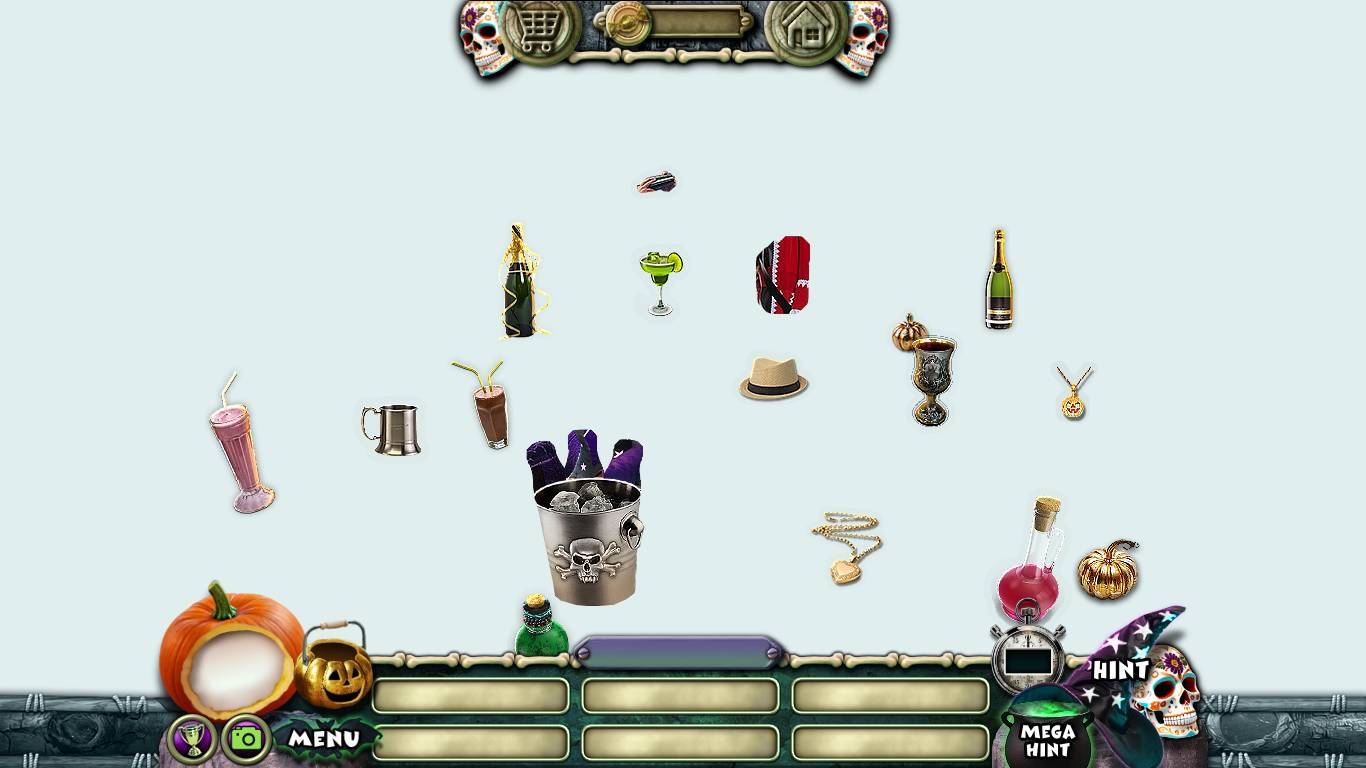View achievements via the trophy icon
This screenshot has height=768, width=1366.
(192, 739)
